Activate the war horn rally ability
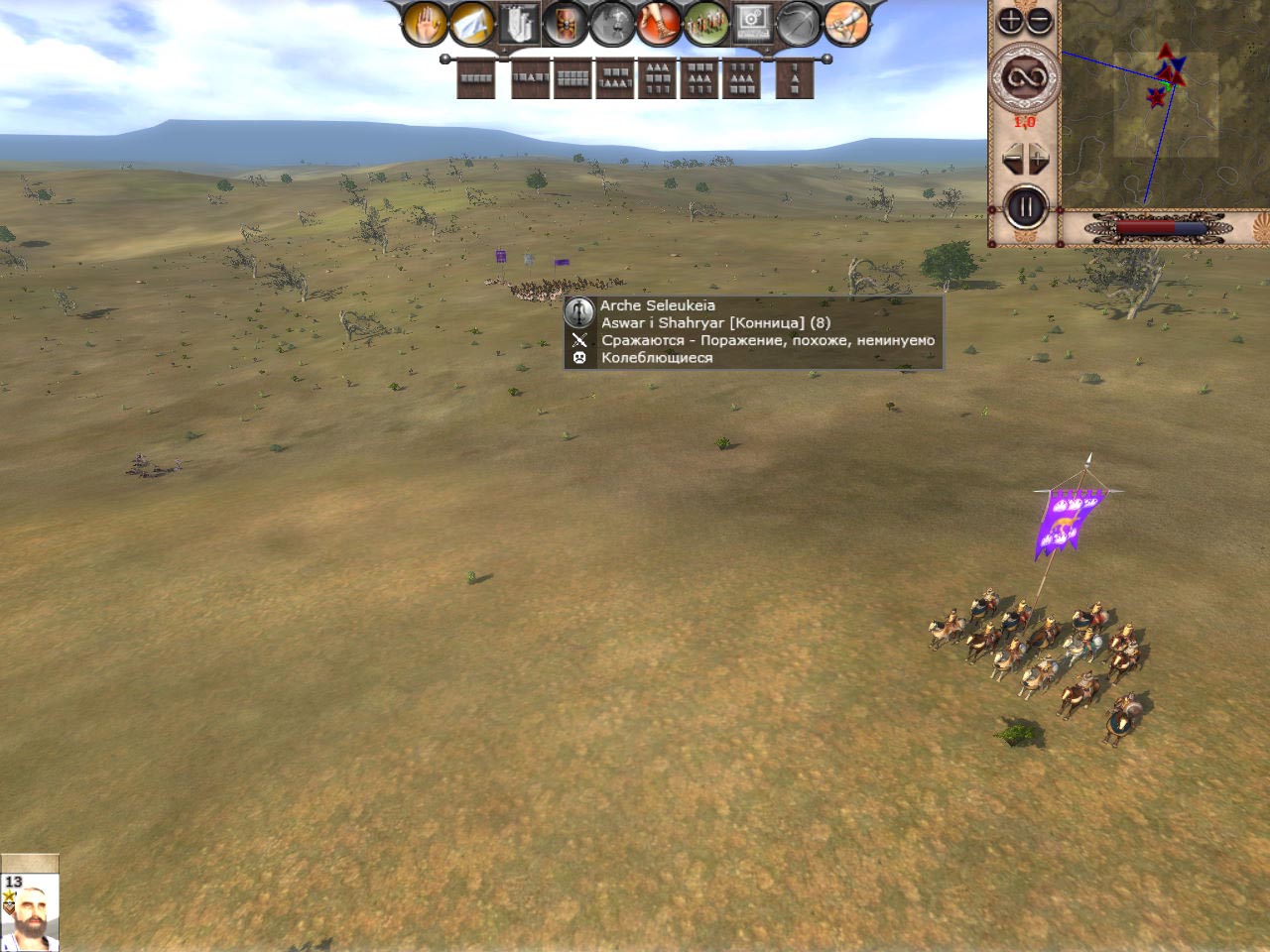Viewport: 1270px width, 952px height. [846, 25]
